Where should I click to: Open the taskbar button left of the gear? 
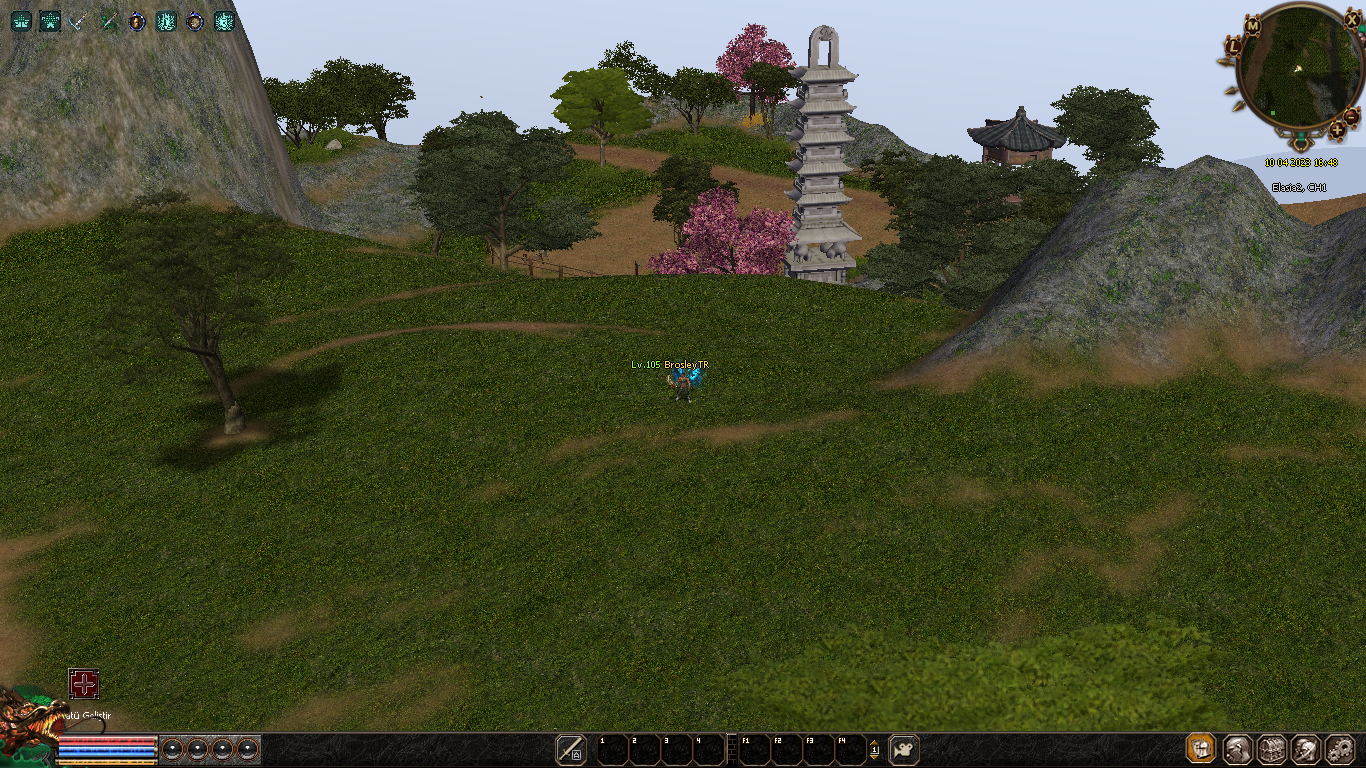(1305, 749)
